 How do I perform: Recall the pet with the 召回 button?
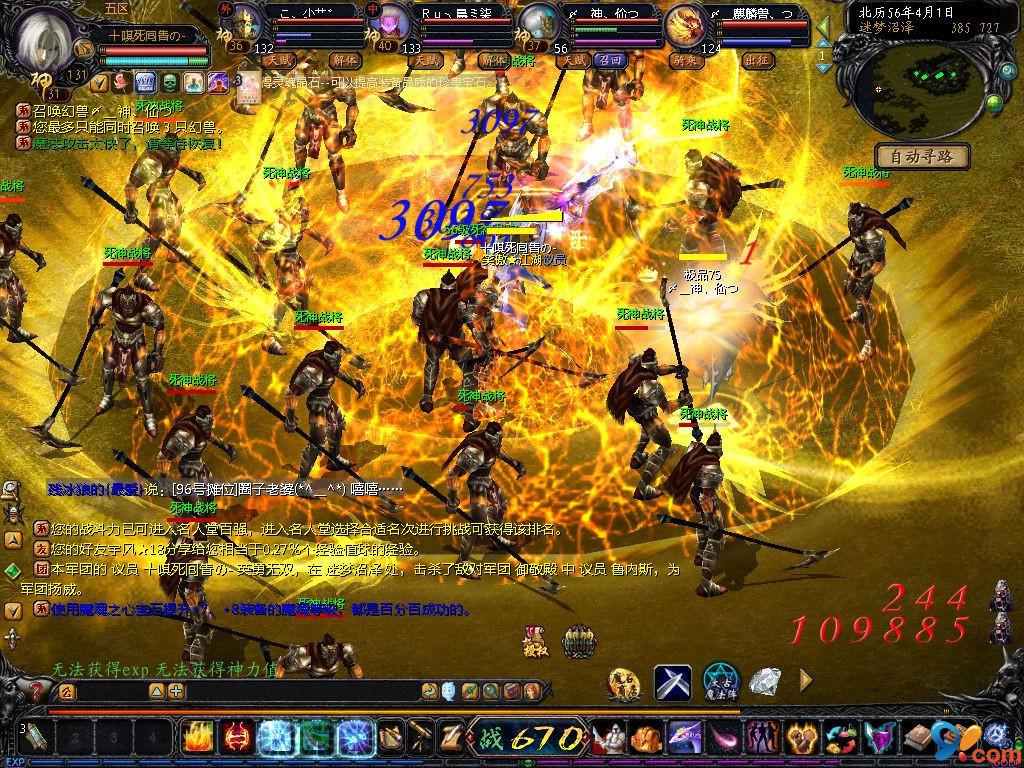[609, 60]
